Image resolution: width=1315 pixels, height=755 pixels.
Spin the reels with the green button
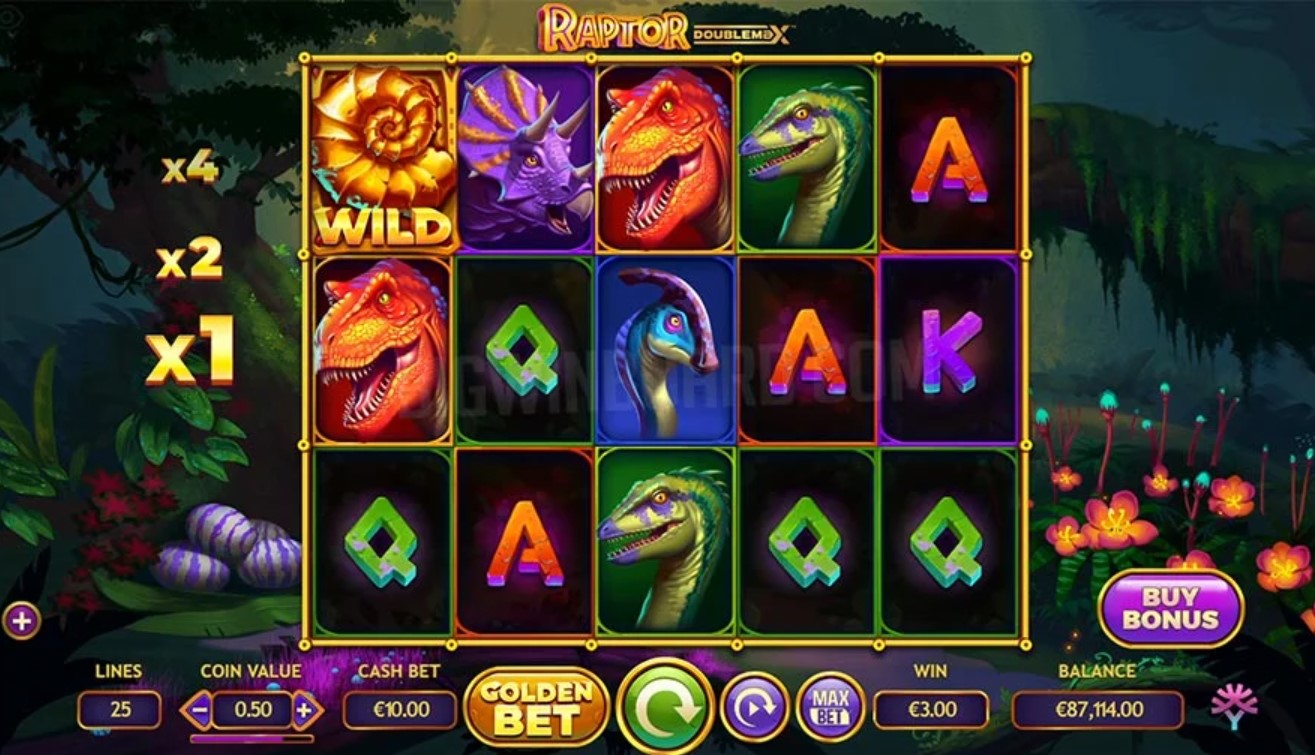665,709
